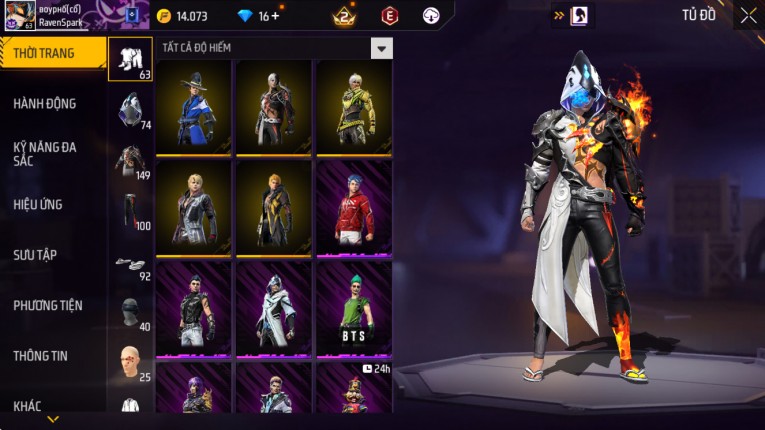
Task: Choose the yellow and black jacket outfit
Action: (353, 106)
